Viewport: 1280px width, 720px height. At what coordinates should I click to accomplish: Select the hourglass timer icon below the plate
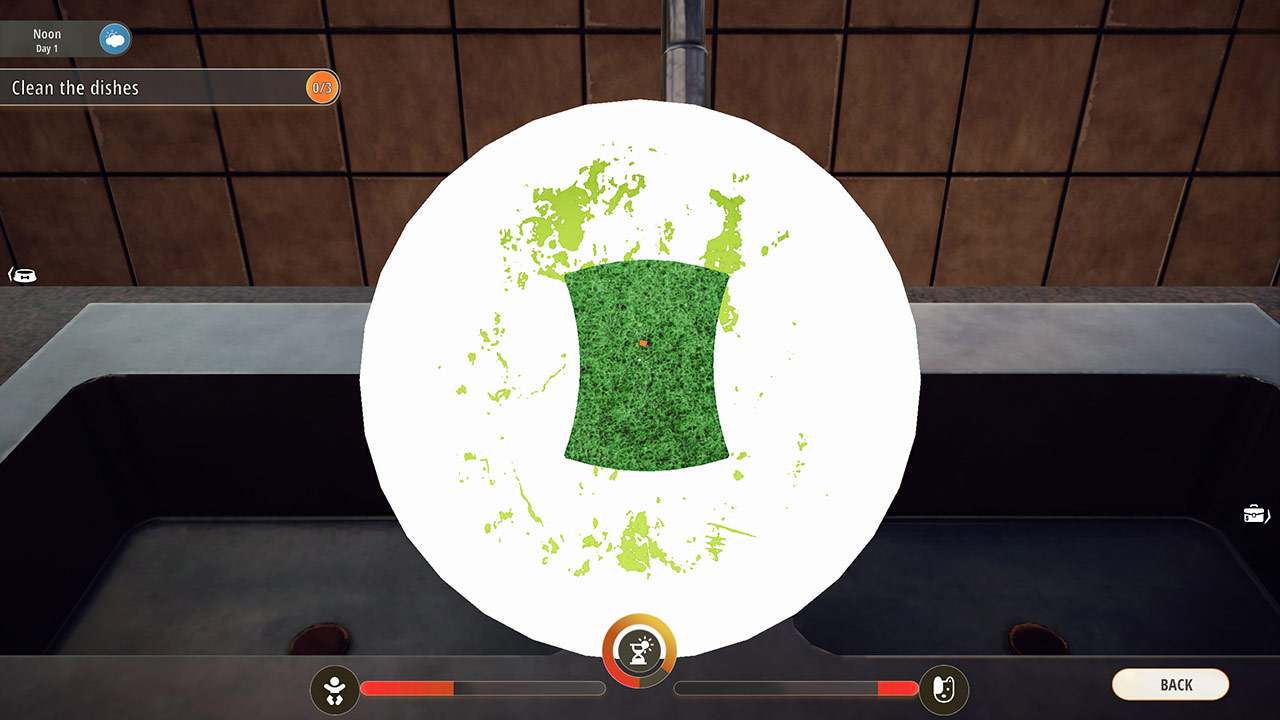641,649
